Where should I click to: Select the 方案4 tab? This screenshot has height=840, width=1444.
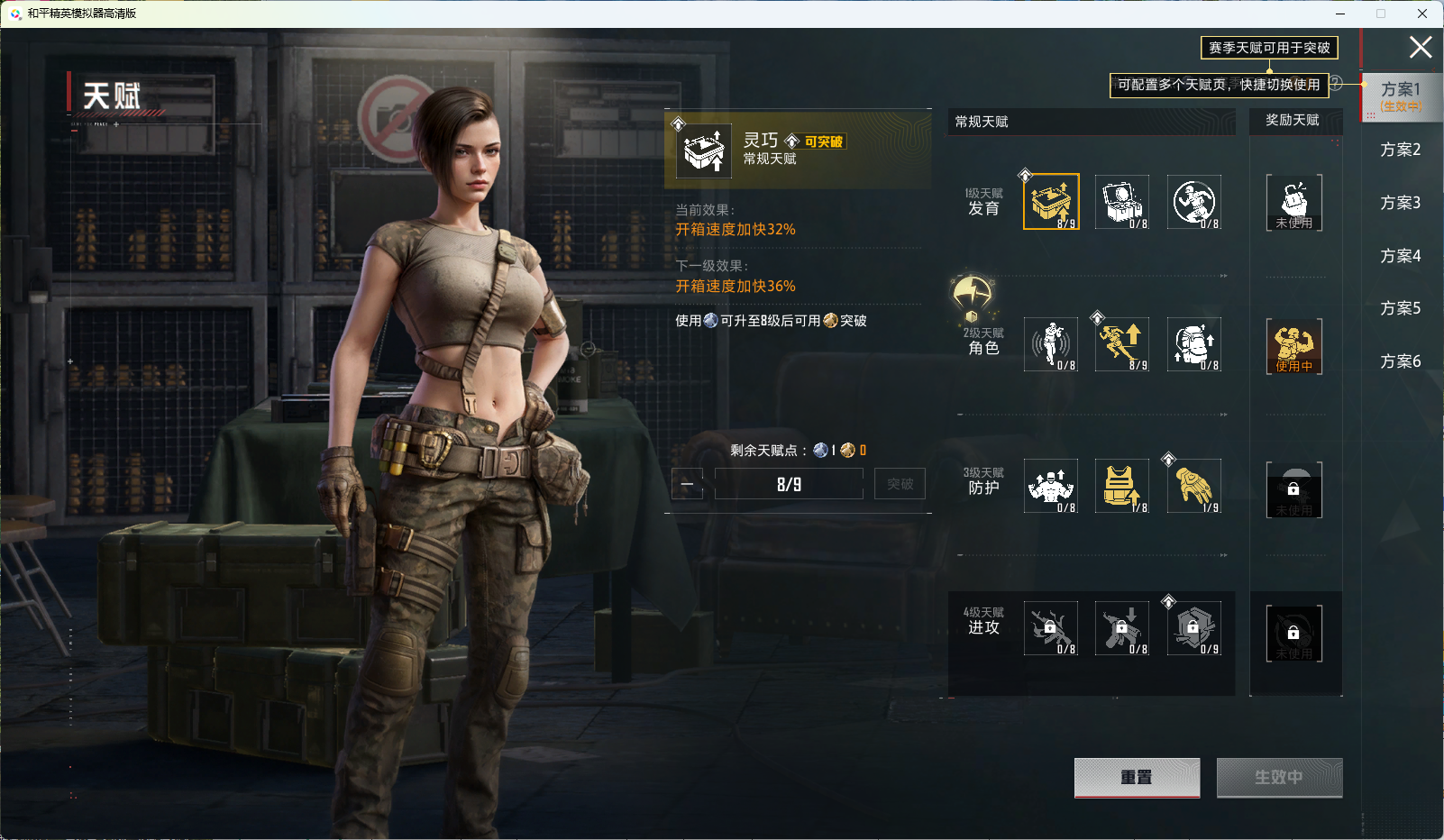click(x=1400, y=256)
